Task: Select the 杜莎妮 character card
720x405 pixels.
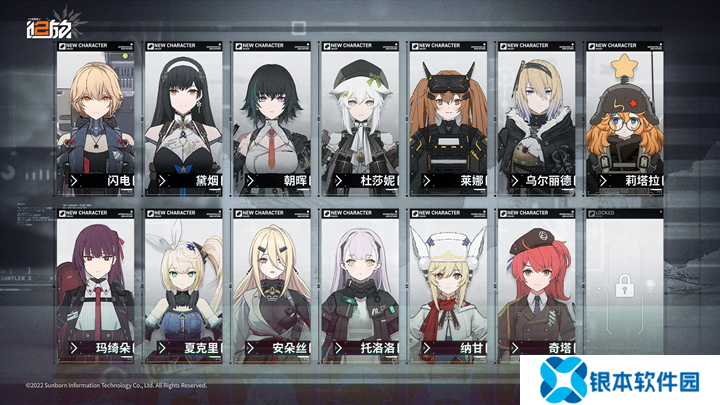Action: 360,118
